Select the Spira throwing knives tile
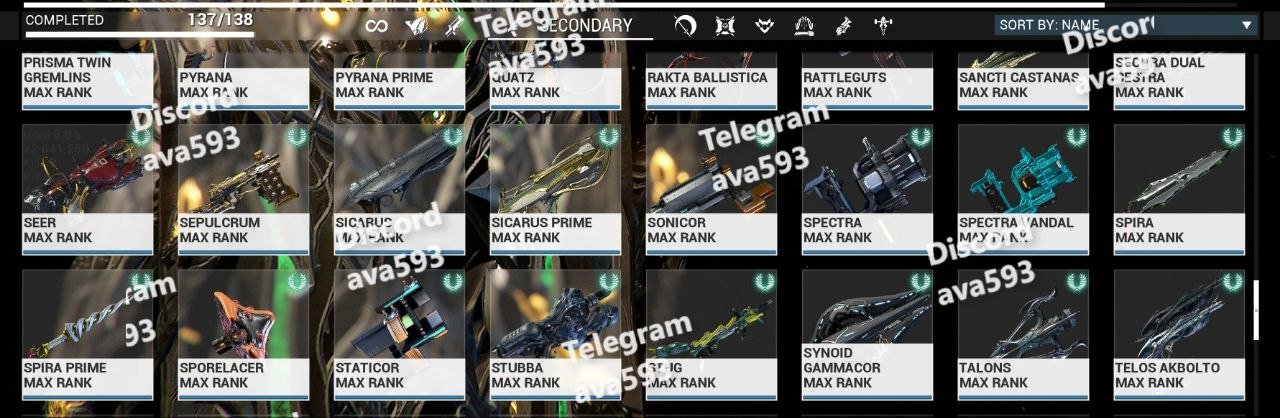1280x418 pixels. point(1180,189)
